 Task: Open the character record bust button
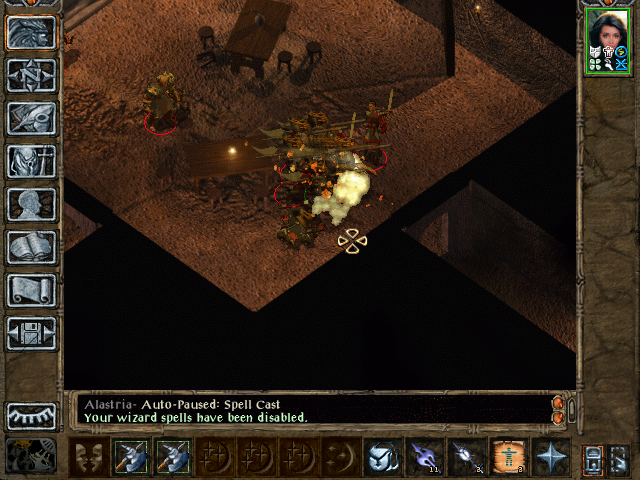[31, 204]
